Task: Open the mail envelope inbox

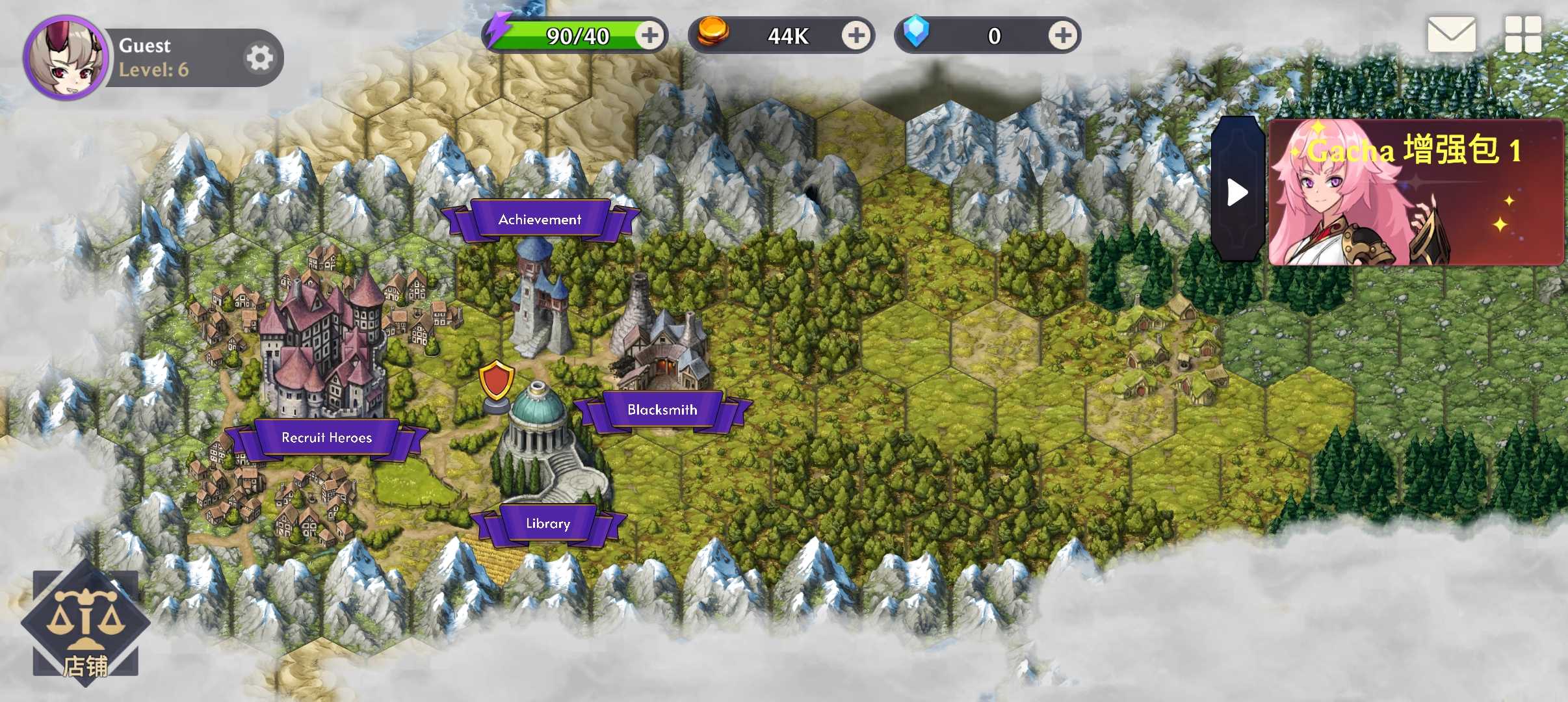Action: point(1451,34)
